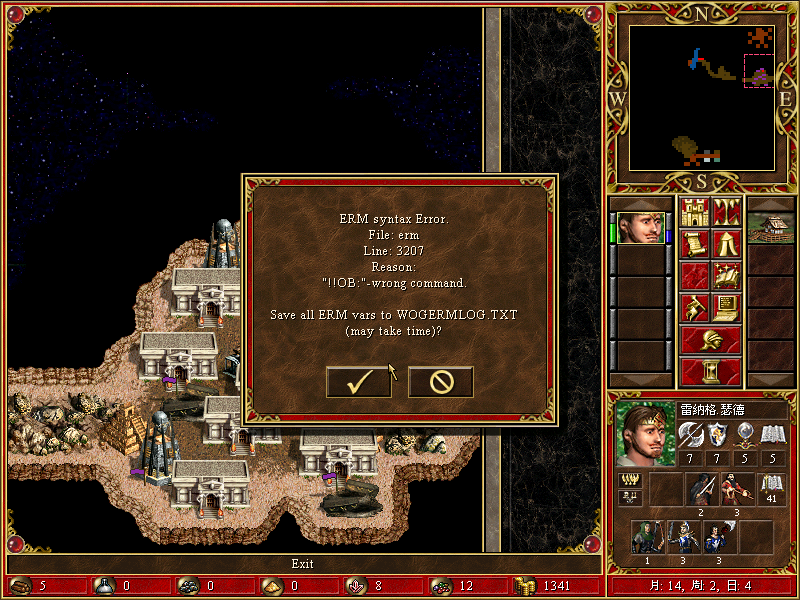Click the sleep hero tent button
Viewport: 800px width, 600px height.
pyautogui.click(x=725, y=243)
